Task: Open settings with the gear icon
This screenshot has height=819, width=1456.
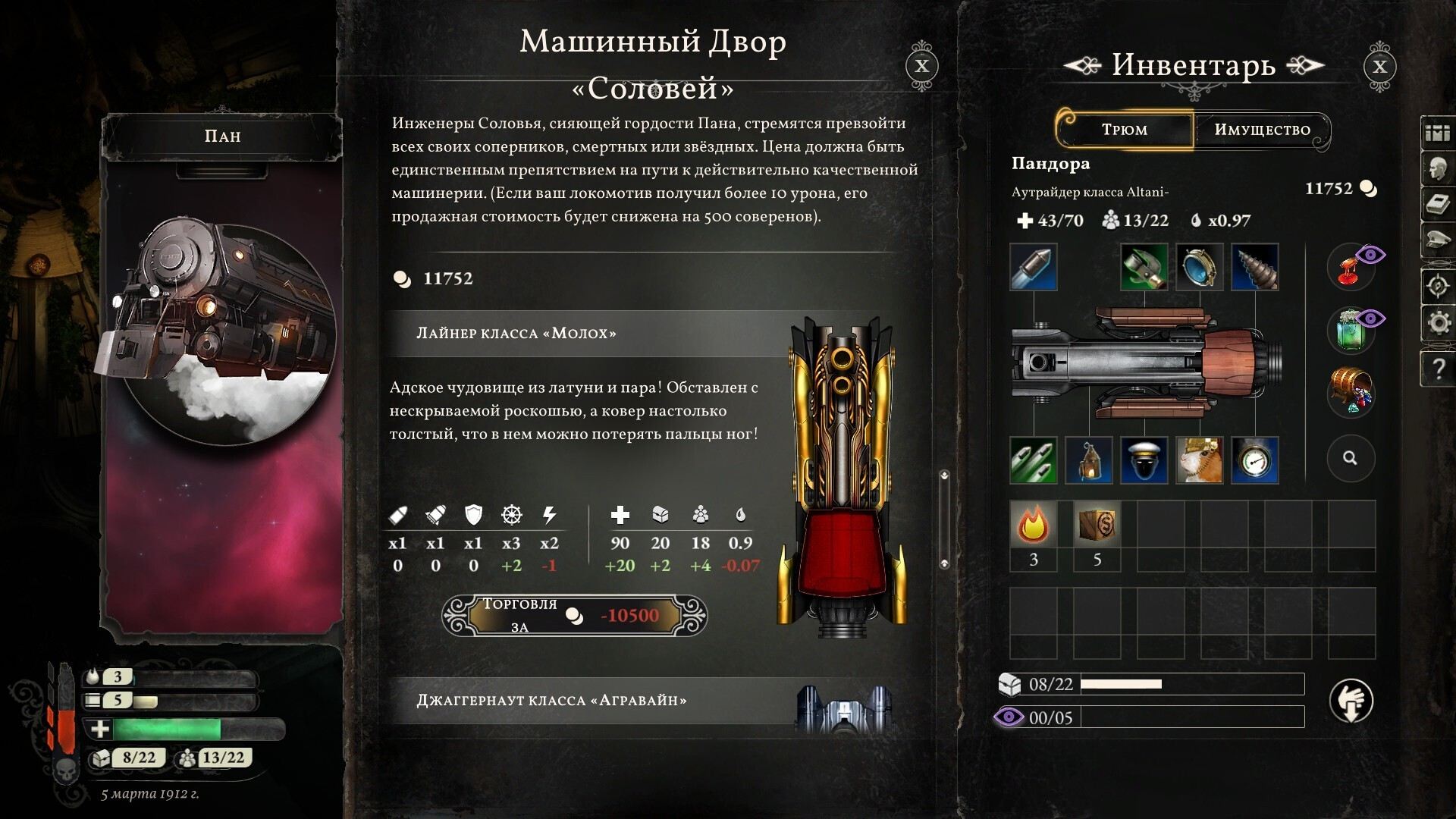Action: click(1439, 323)
